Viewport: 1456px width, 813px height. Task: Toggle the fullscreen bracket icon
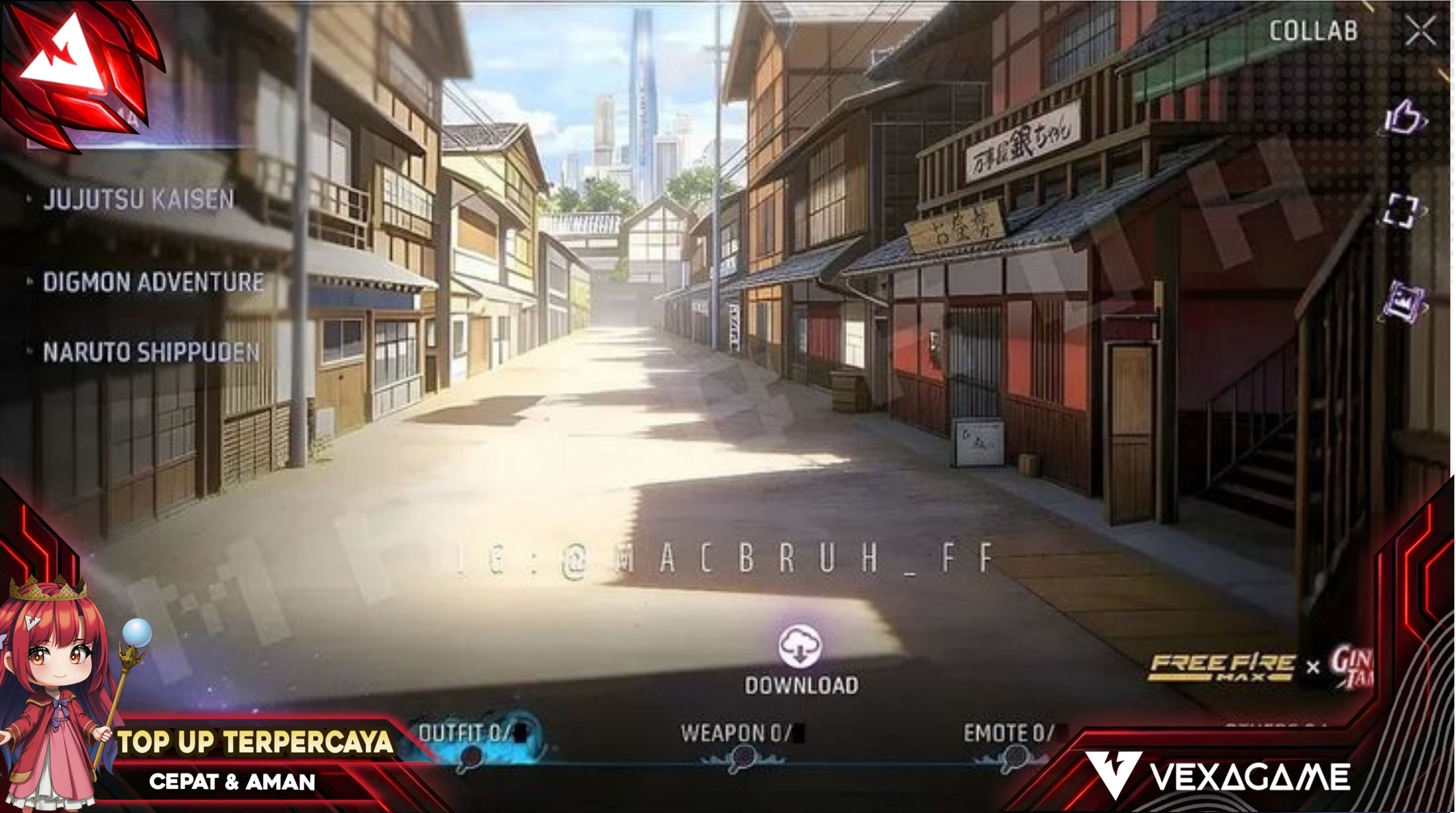[x=1402, y=211]
